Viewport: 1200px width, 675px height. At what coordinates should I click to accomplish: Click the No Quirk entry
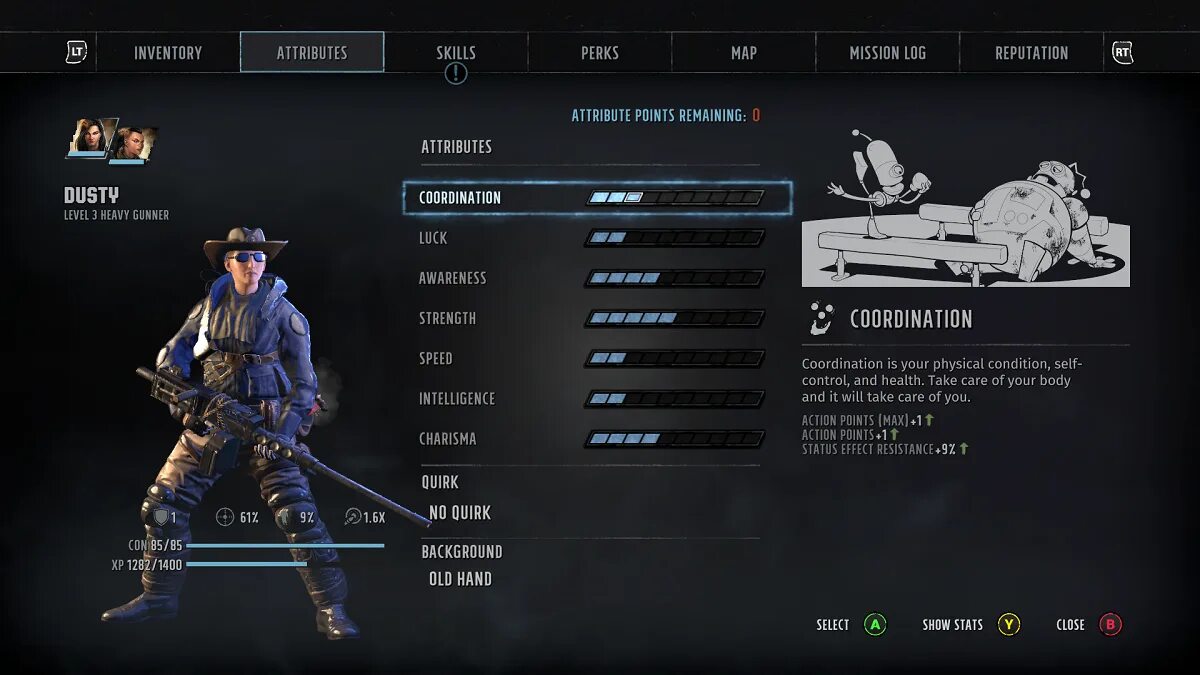pyautogui.click(x=460, y=513)
